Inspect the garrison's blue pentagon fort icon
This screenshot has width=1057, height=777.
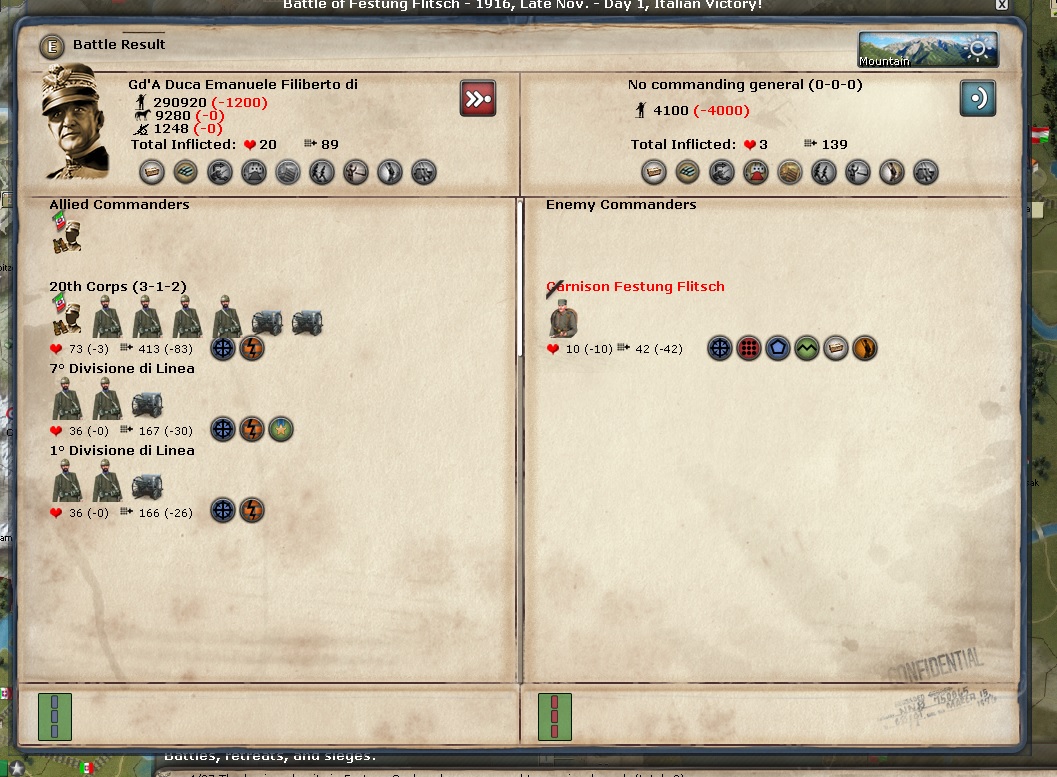tap(778, 349)
